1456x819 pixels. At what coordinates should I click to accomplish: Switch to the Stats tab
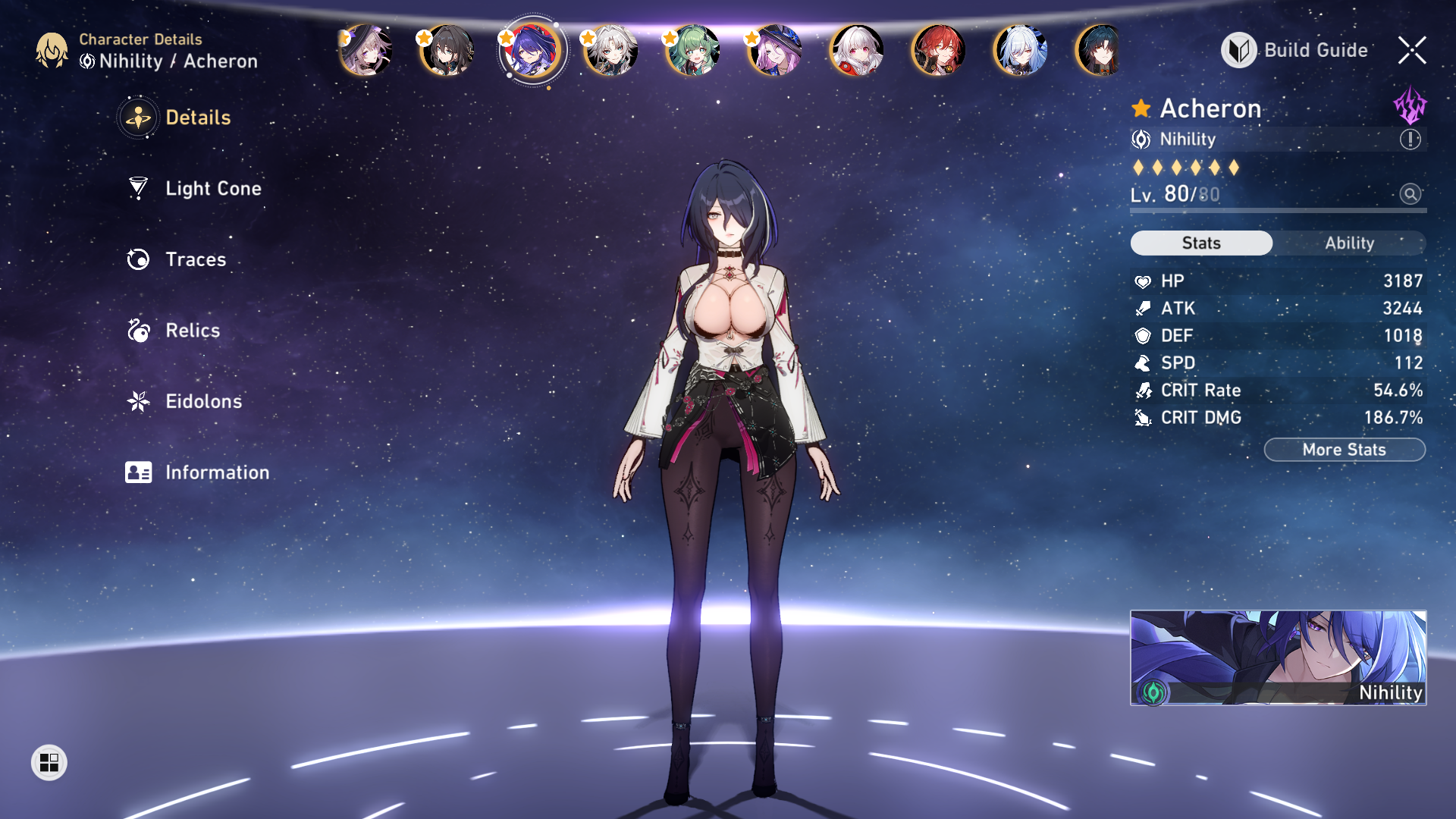click(1201, 243)
